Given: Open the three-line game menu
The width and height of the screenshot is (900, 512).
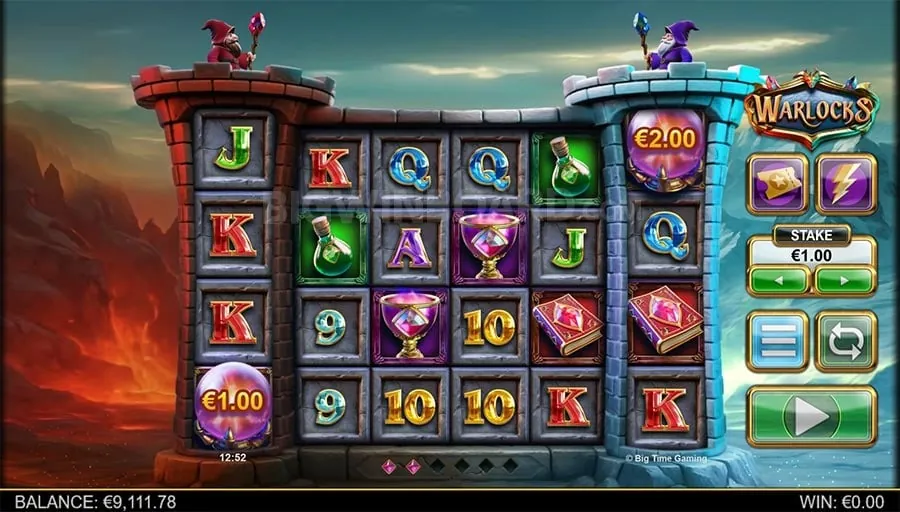Looking at the screenshot, I should coord(777,342).
